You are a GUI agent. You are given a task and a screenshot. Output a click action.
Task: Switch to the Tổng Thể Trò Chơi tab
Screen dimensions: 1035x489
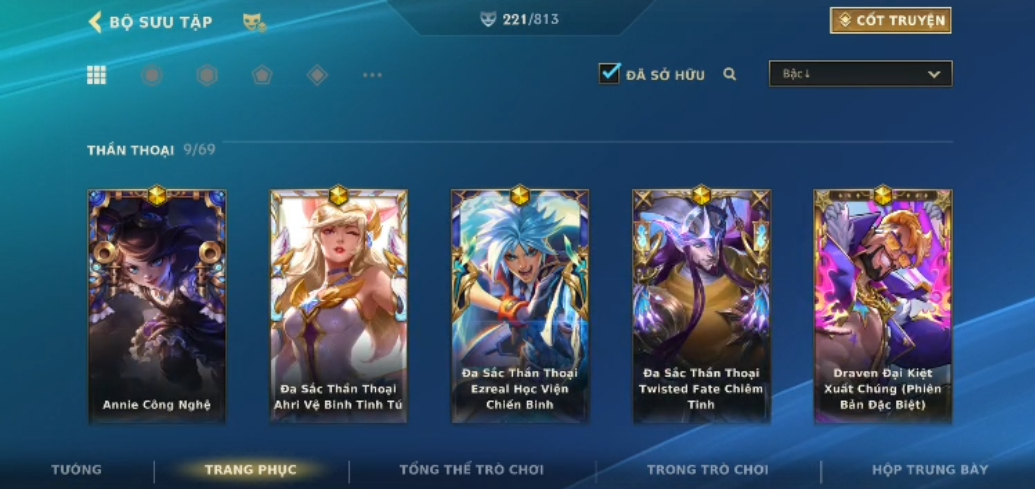point(471,469)
